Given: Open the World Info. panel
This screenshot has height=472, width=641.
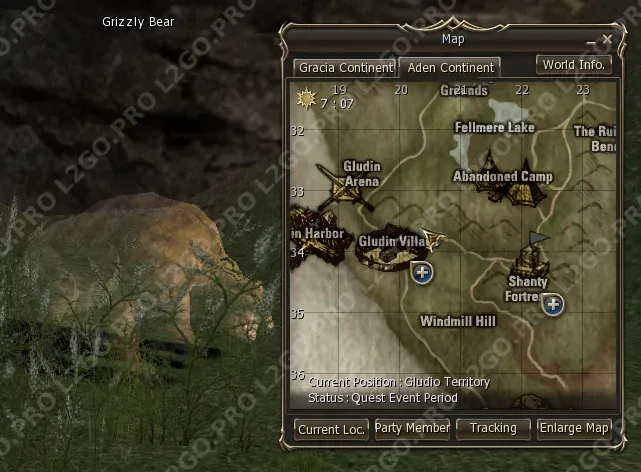Looking at the screenshot, I should 573,65.
